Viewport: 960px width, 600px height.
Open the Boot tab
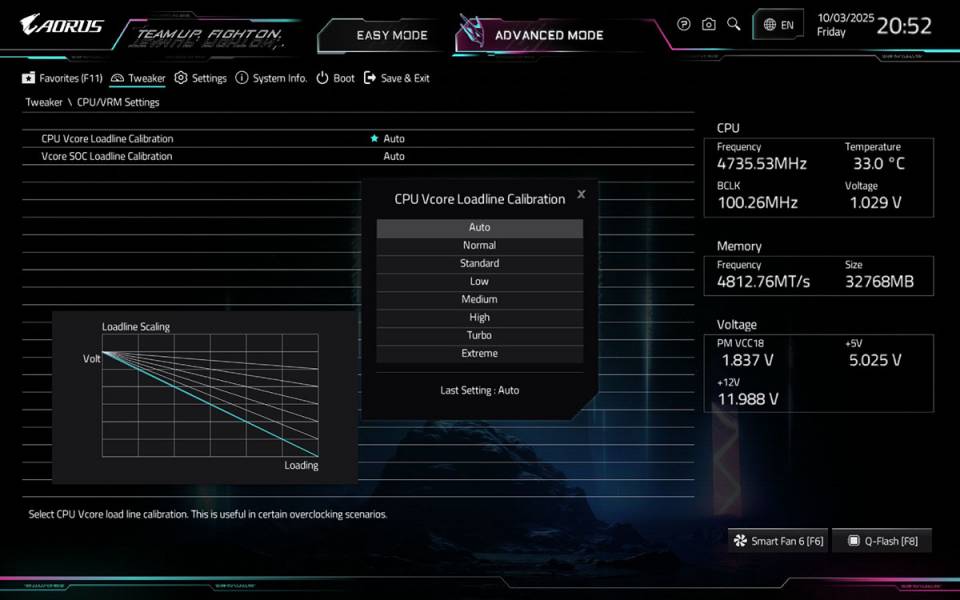[336, 78]
